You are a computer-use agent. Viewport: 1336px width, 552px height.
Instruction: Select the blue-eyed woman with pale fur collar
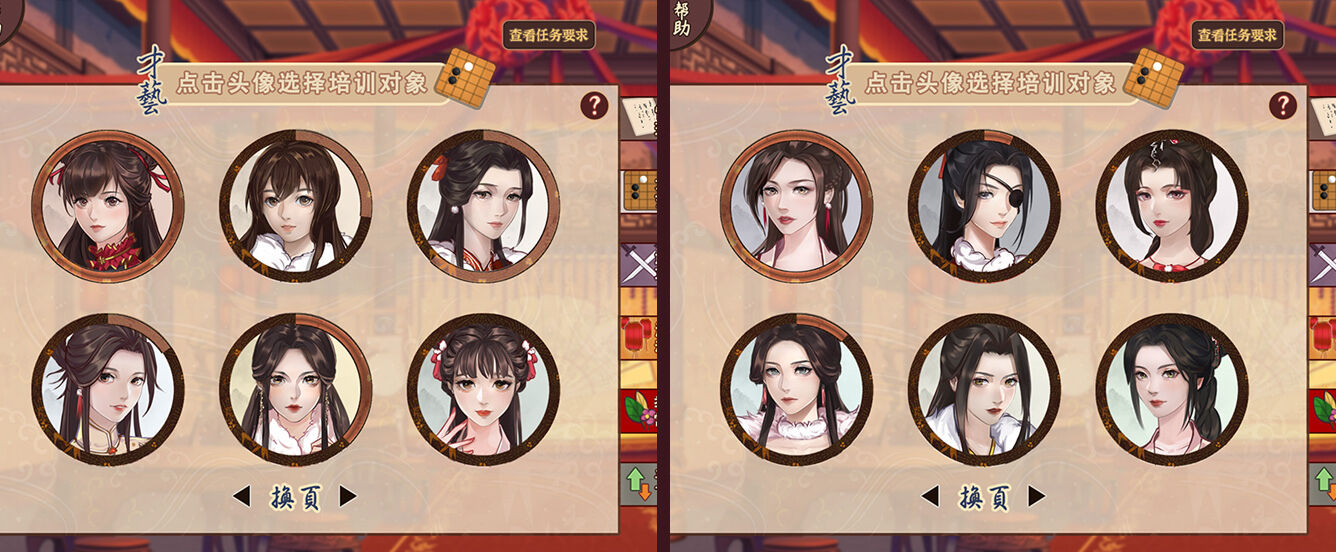(x=796, y=390)
